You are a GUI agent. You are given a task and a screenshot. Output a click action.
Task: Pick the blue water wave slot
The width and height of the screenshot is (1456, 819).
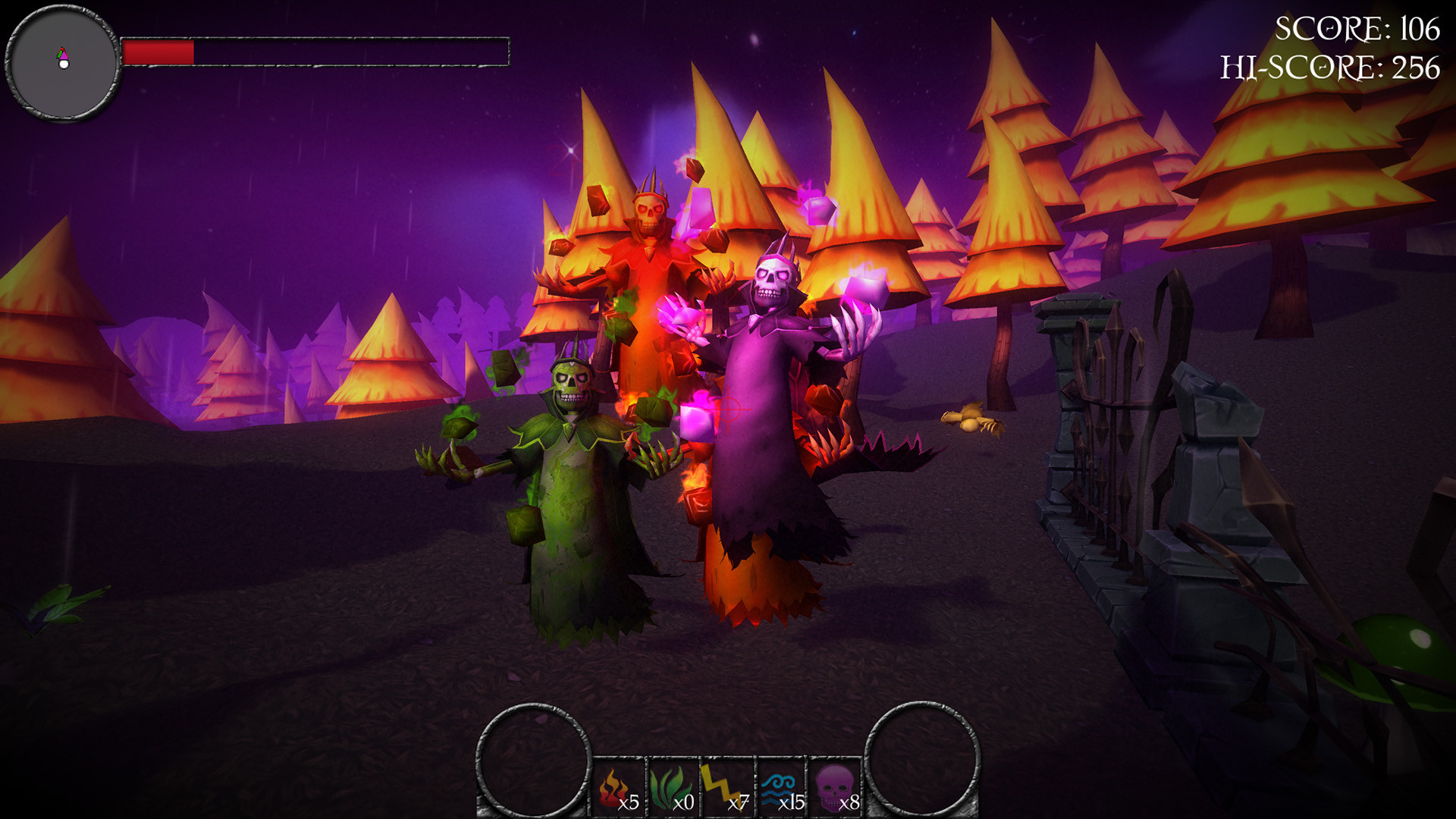coord(781,788)
